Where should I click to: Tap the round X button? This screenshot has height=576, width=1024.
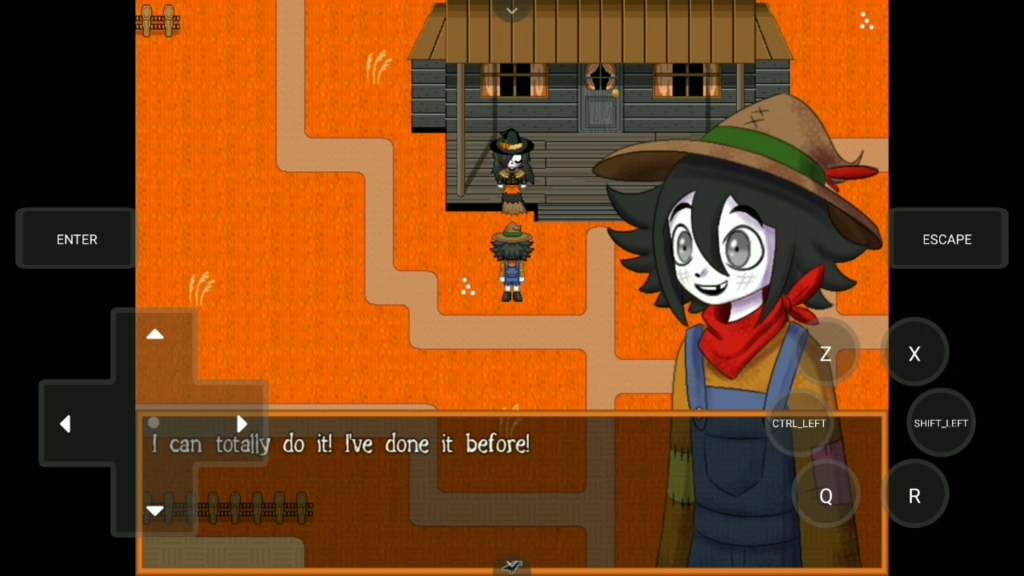(914, 354)
